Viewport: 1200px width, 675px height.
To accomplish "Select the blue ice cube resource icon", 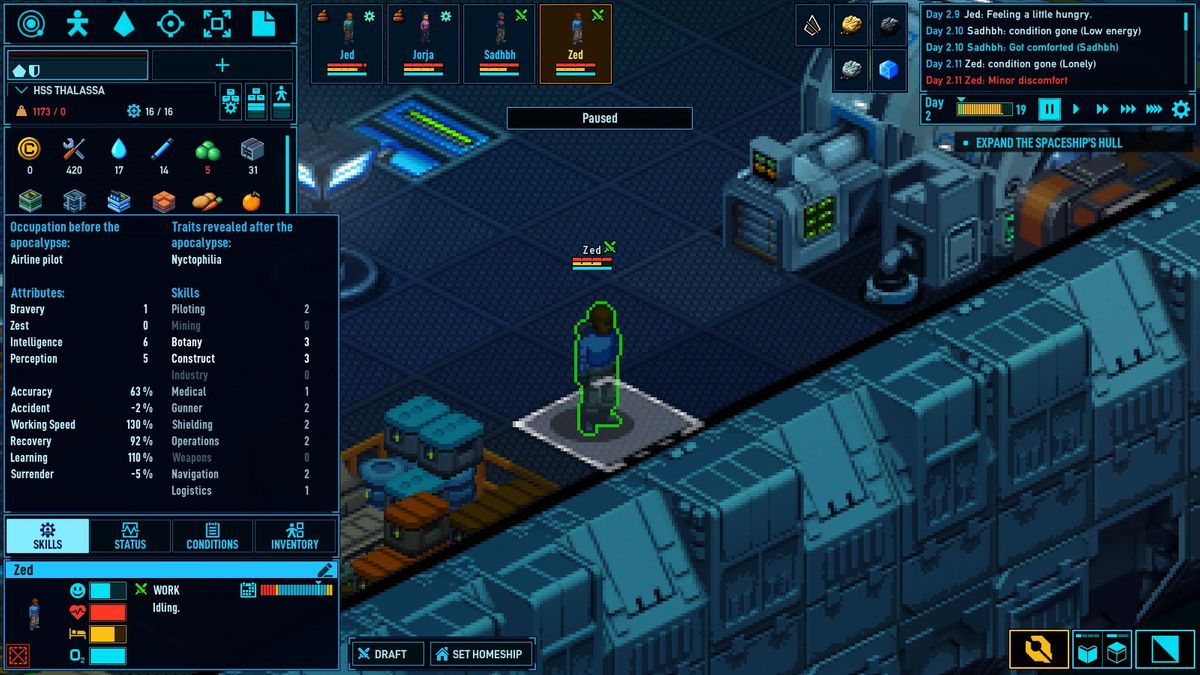I will (888, 70).
